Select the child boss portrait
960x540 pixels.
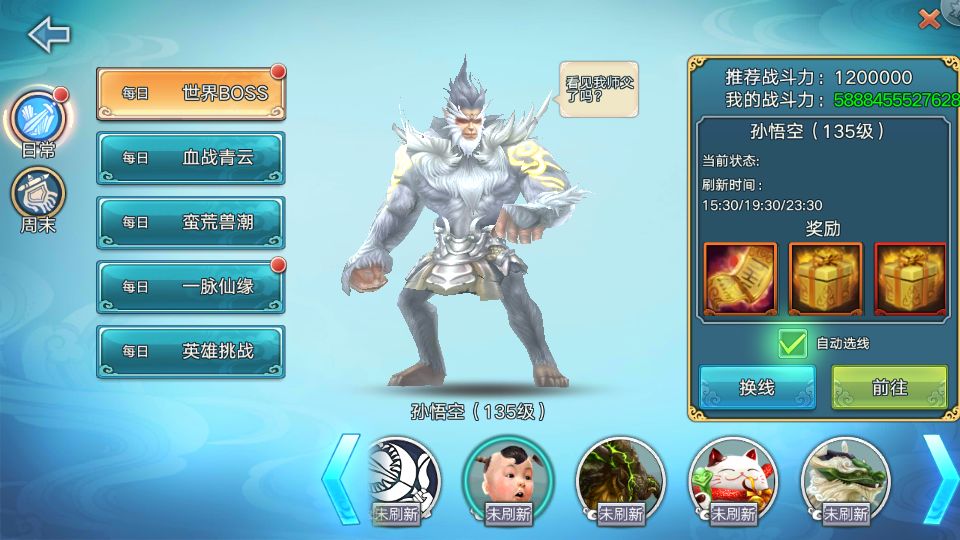pos(508,475)
